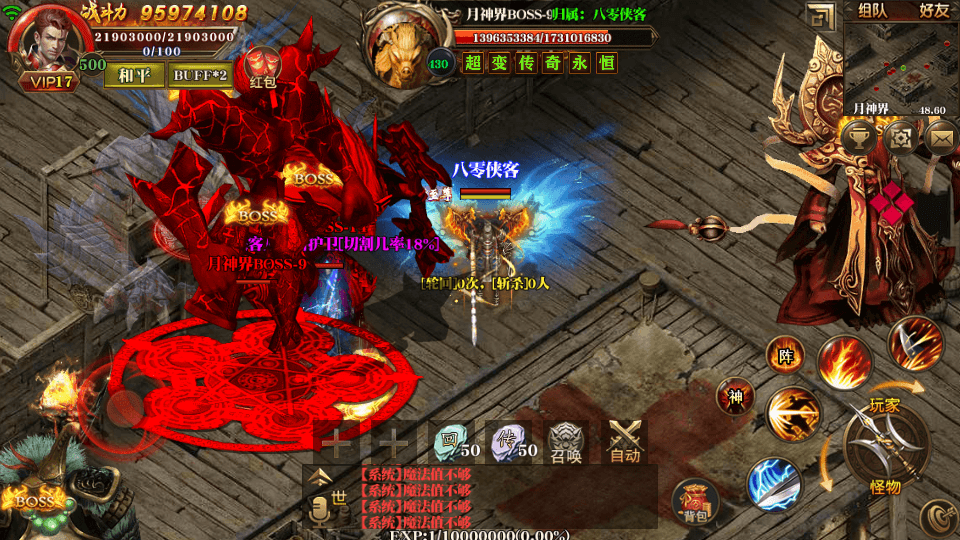Open the envelope mail icon
Viewport: 960px width, 540px height.
[941, 137]
